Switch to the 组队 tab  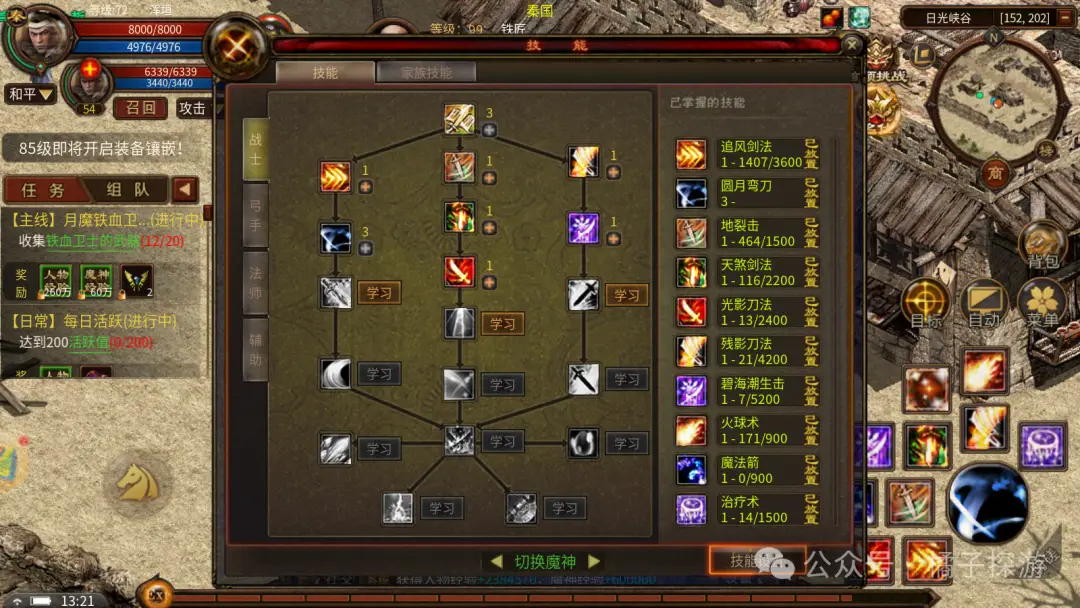tap(128, 190)
